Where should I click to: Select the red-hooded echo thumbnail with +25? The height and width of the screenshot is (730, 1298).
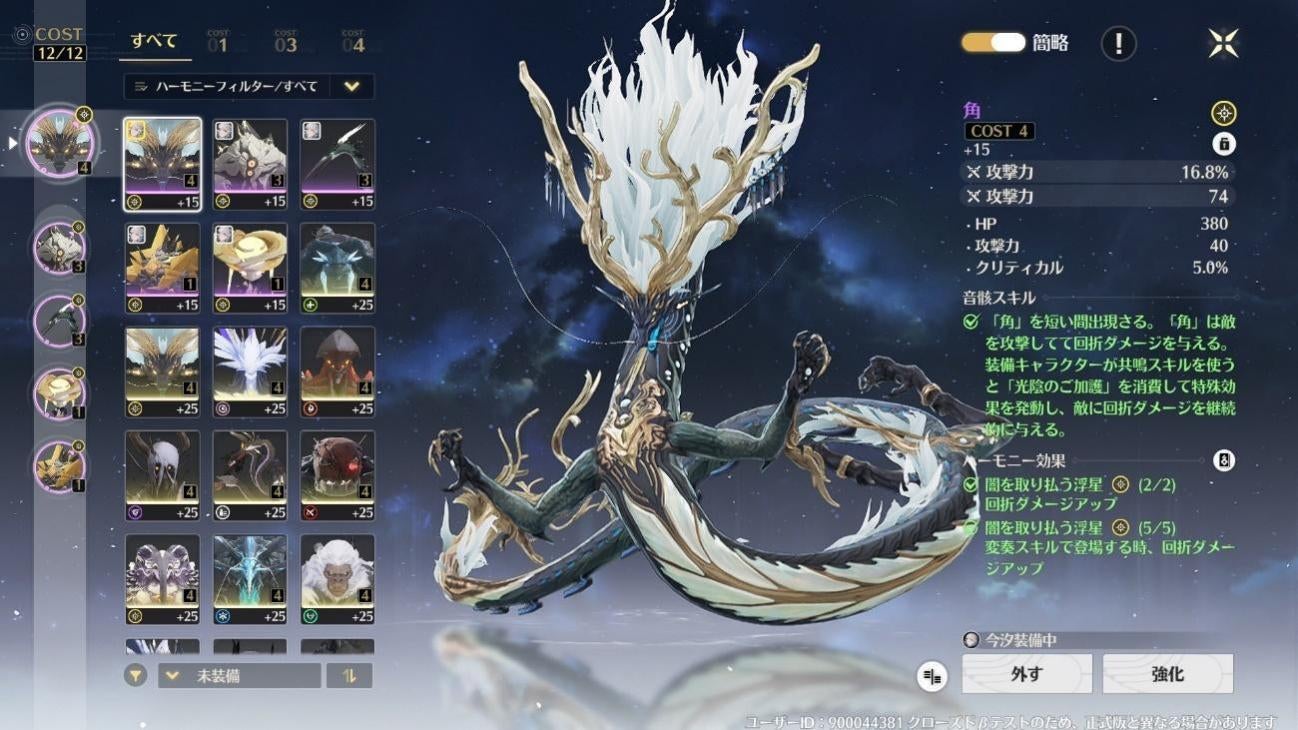coord(337,371)
